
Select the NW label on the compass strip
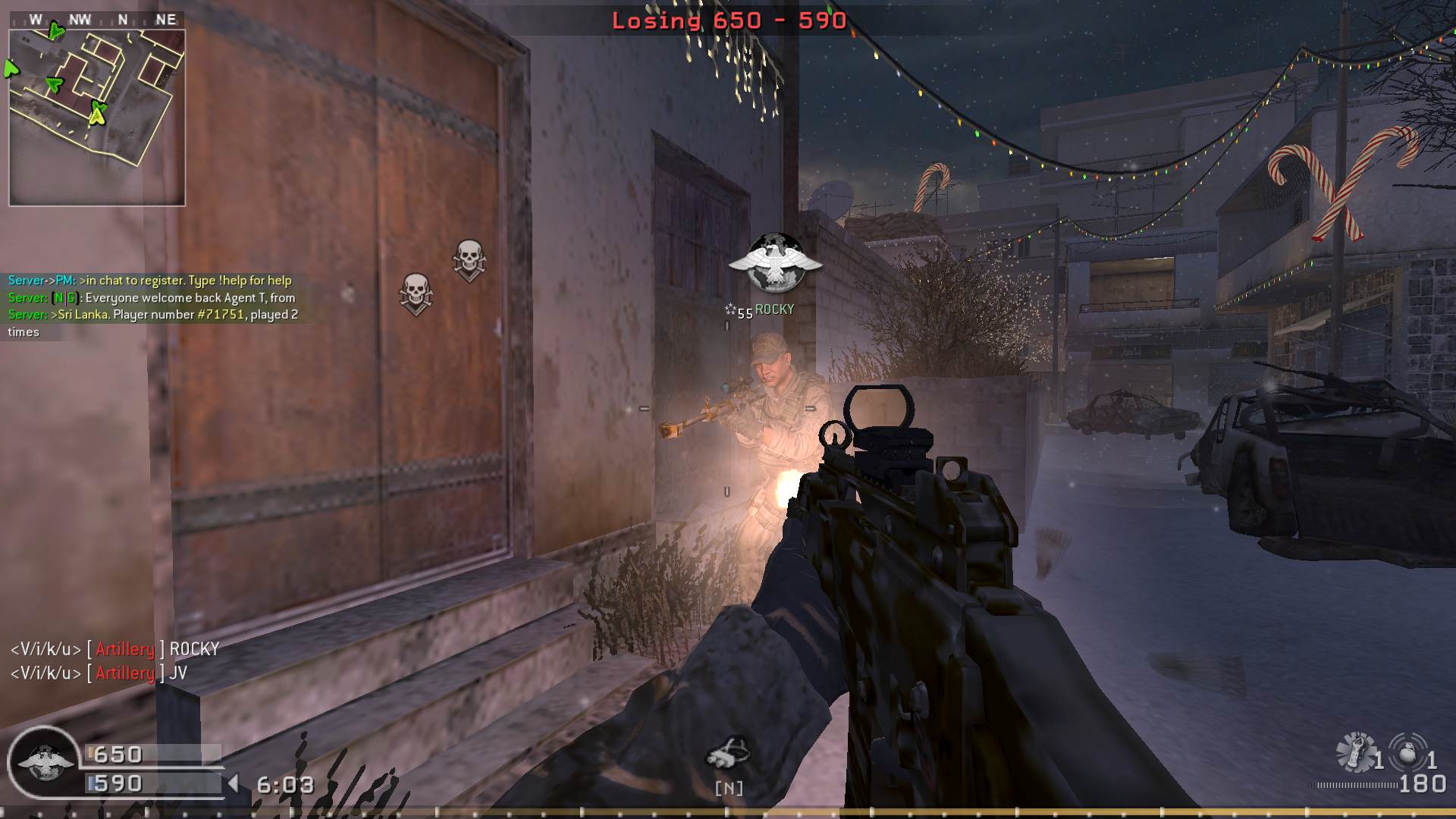click(80, 19)
